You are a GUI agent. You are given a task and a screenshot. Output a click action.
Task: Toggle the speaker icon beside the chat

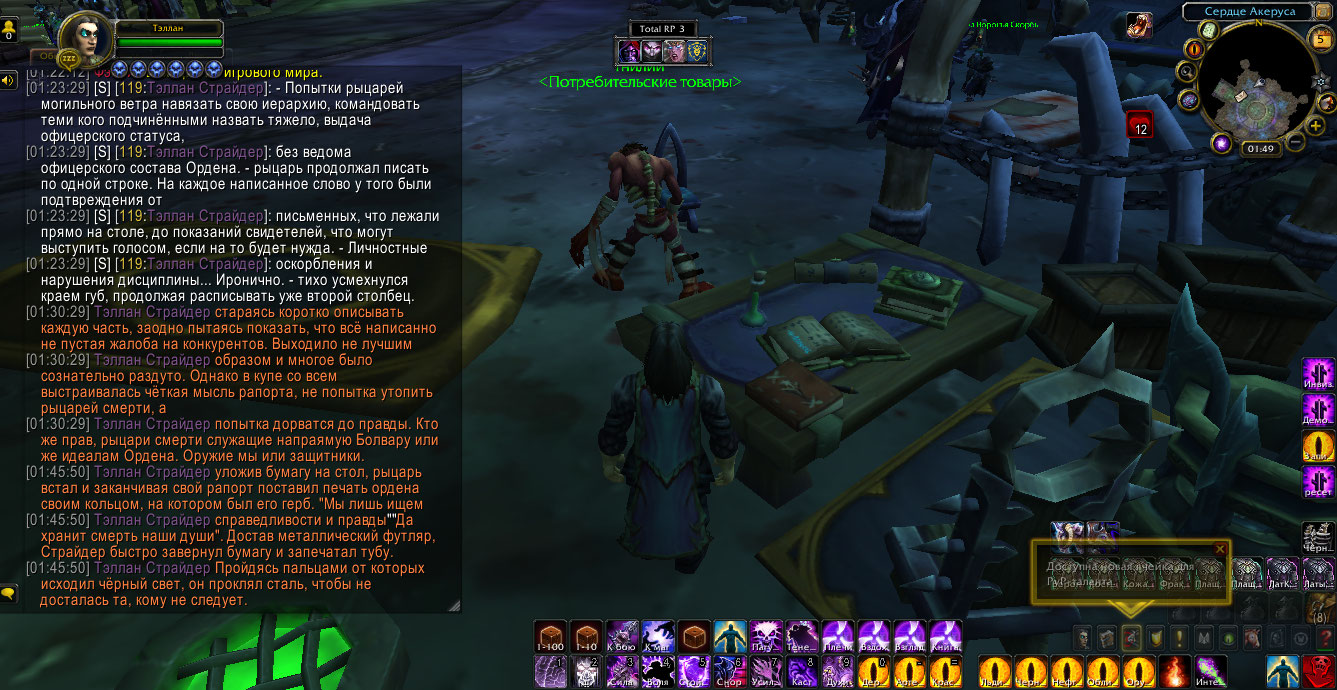pos(9,80)
